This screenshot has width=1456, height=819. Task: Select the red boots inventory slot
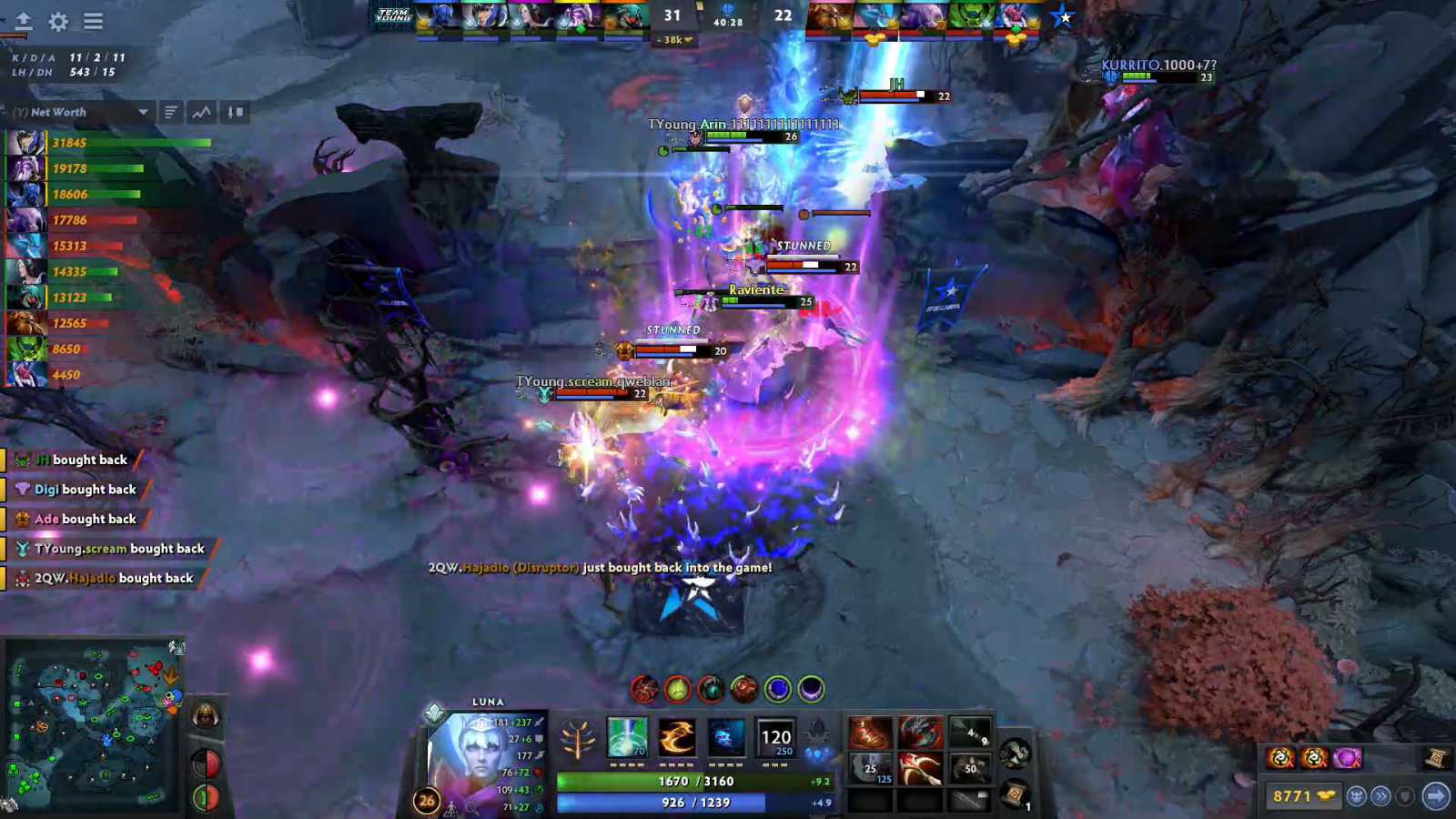click(870, 732)
